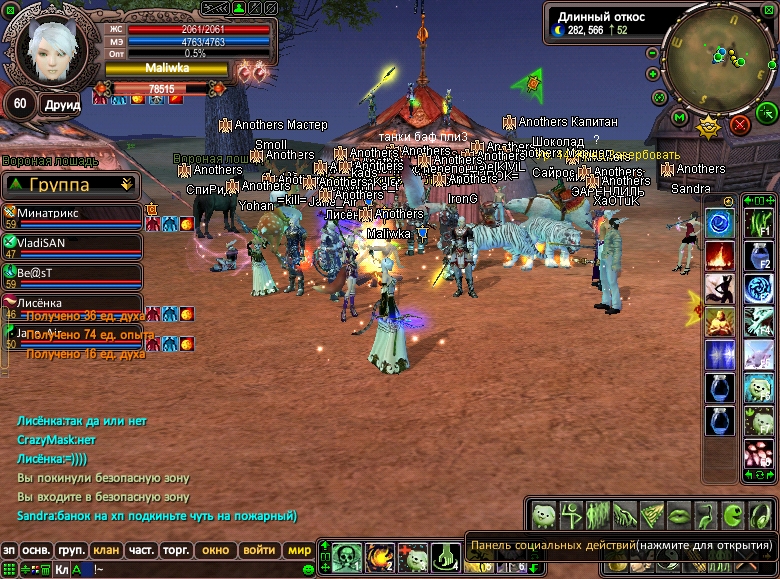
Task: Select the осн. chat channel tab
Action: pyautogui.click(x=37, y=550)
